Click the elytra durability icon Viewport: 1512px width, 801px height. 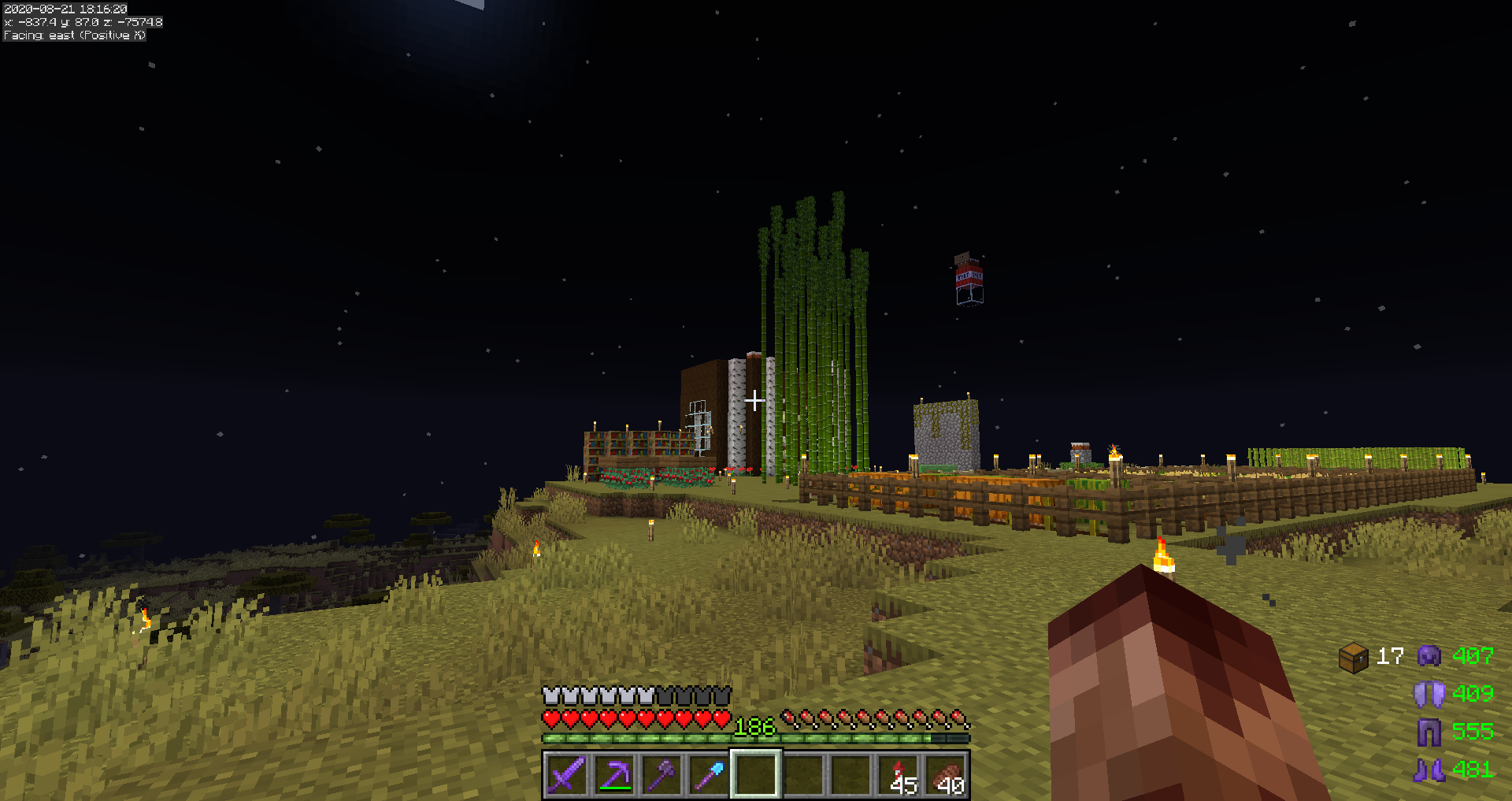(x=1429, y=694)
